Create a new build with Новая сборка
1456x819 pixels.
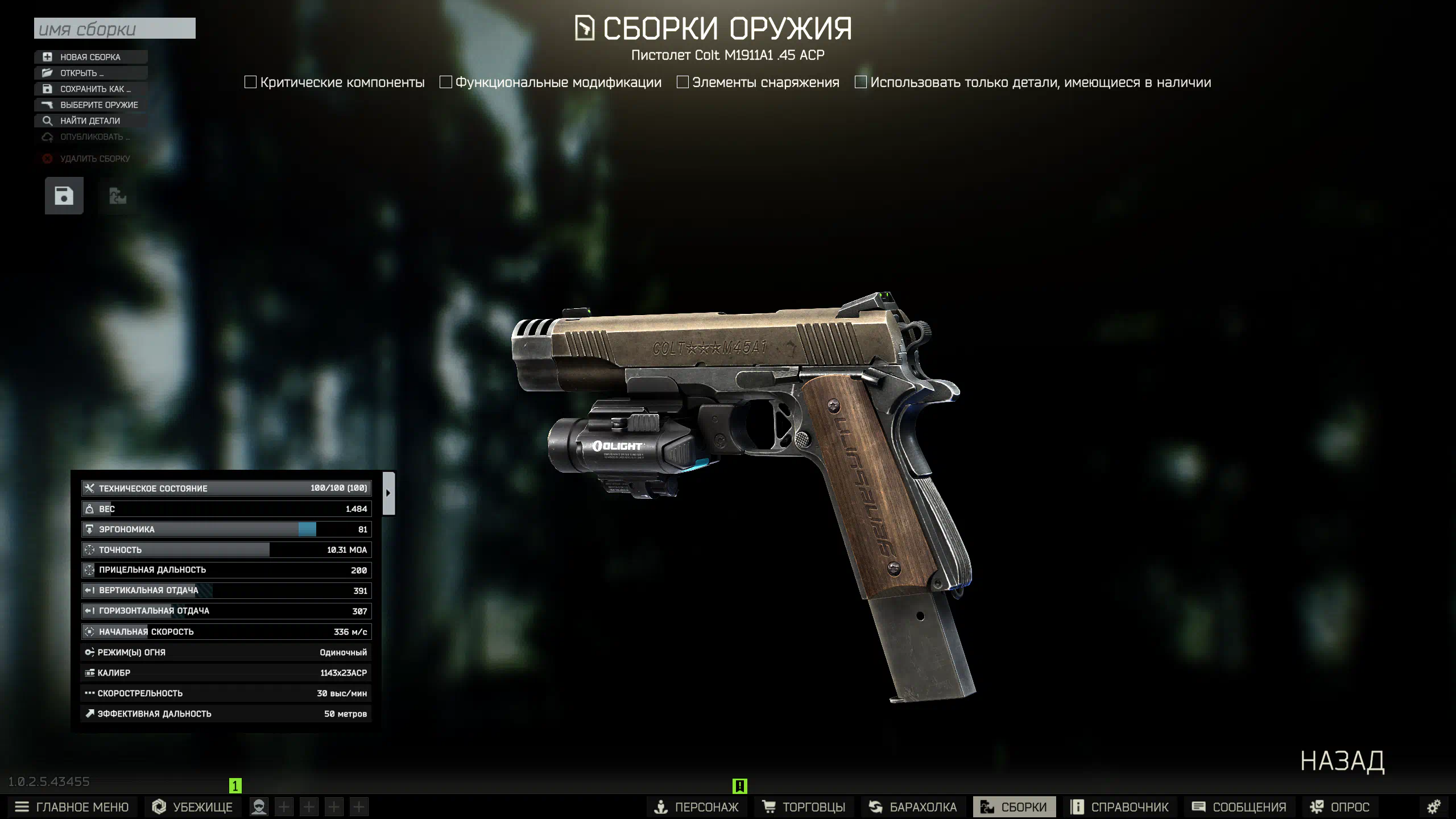(90, 57)
